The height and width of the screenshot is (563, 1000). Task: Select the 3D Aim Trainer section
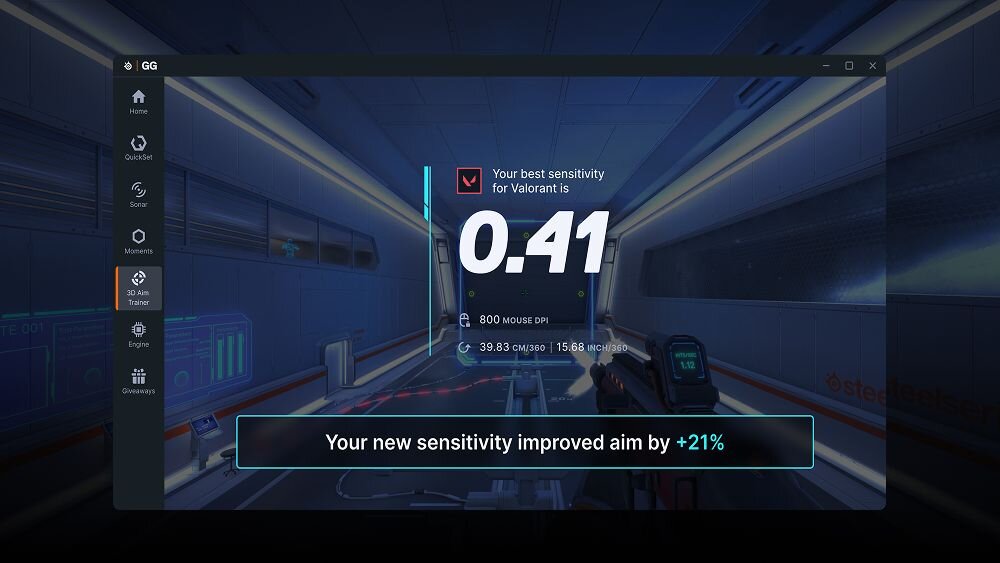pyautogui.click(x=138, y=288)
